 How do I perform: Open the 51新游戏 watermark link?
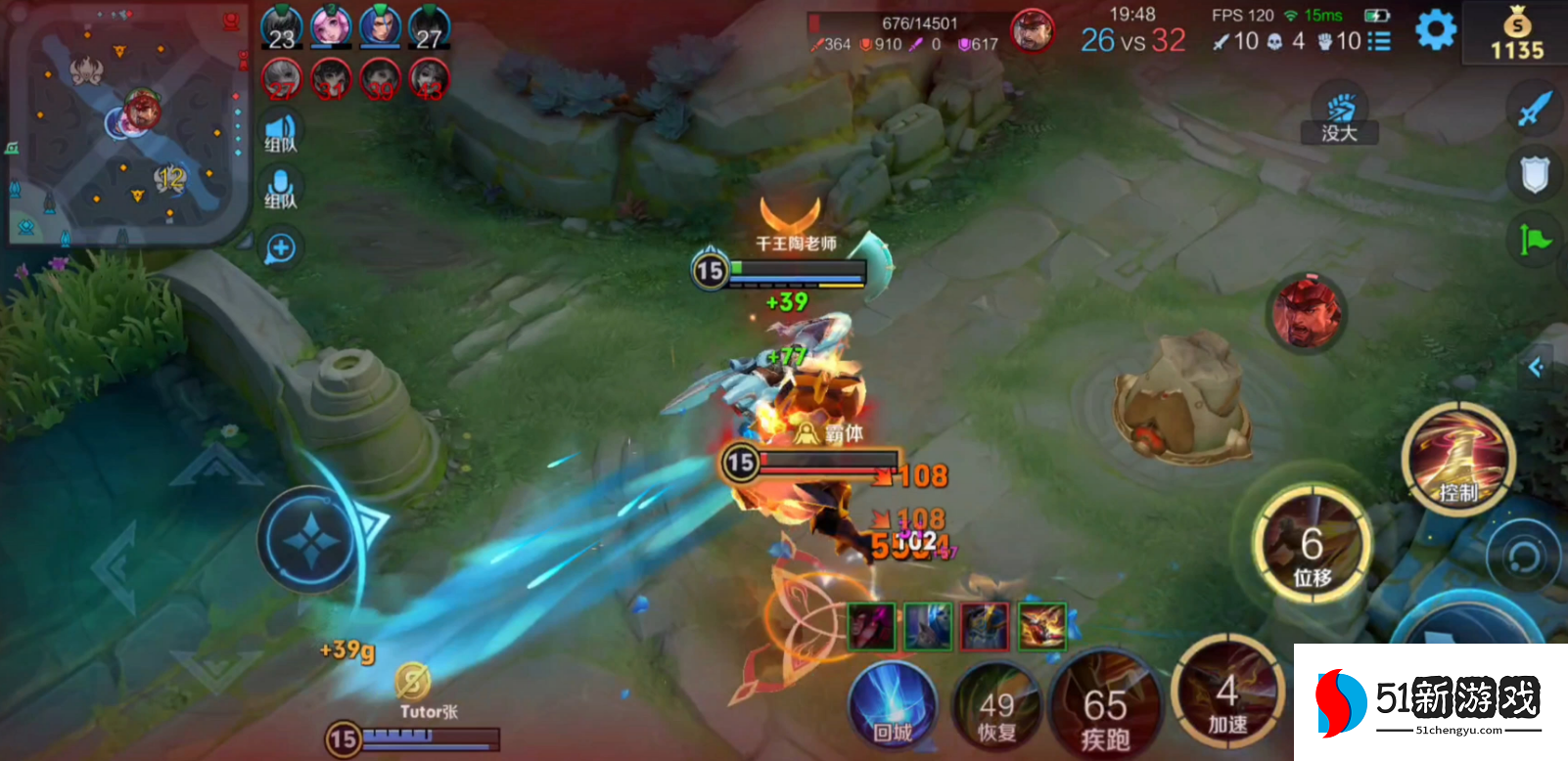pos(1431,702)
